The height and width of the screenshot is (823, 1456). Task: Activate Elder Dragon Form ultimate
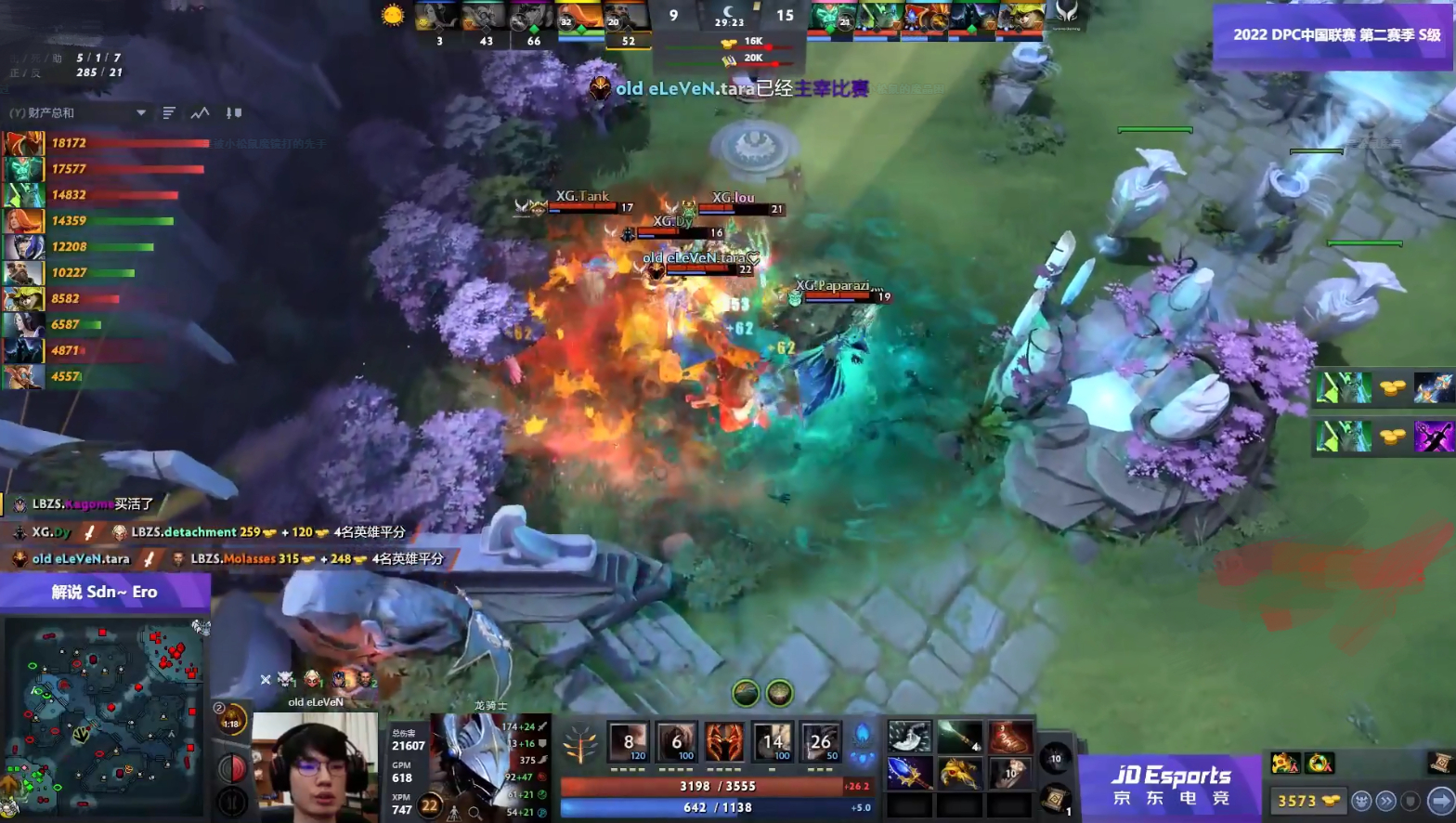(x=821, y=741)
